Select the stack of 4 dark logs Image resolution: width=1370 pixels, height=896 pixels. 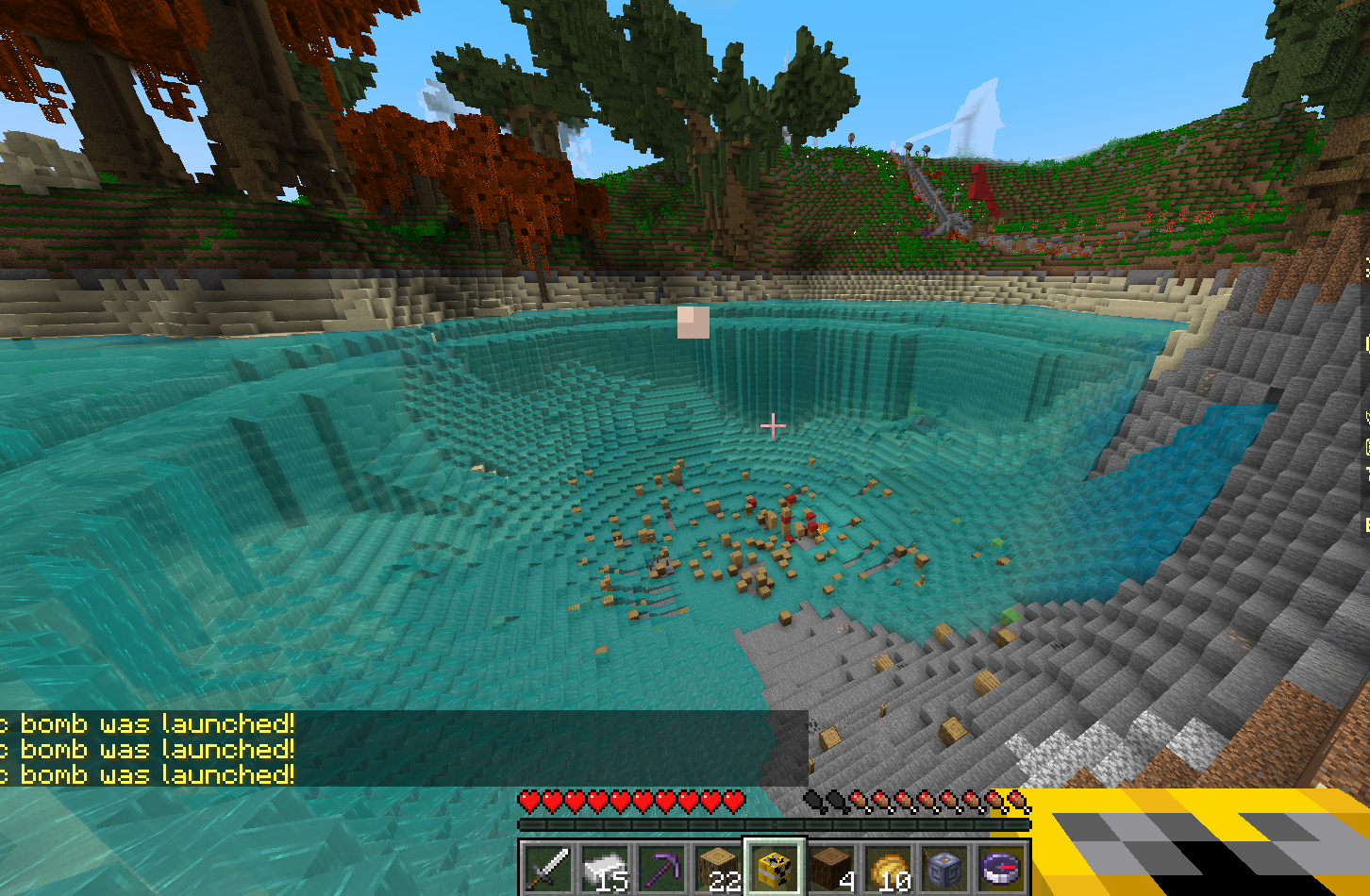point(832,867)
